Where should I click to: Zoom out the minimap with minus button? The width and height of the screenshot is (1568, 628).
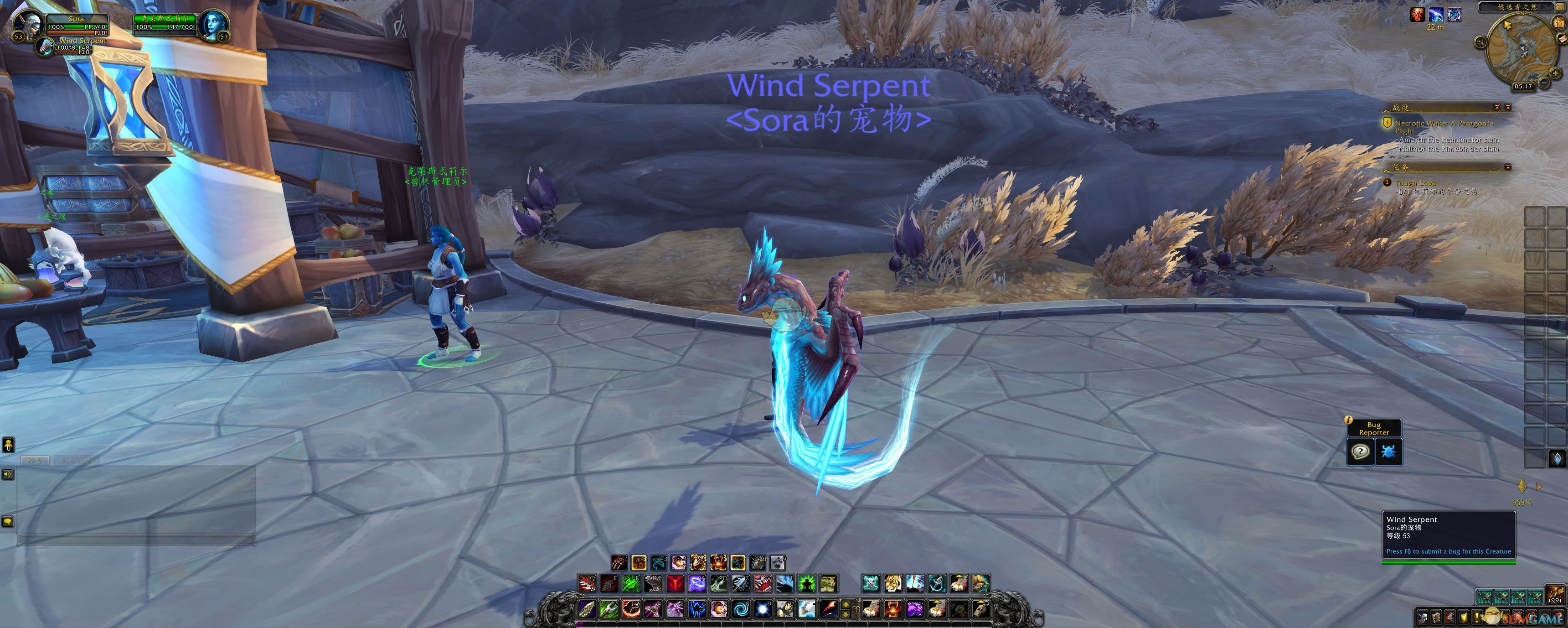pos(1544,83)
